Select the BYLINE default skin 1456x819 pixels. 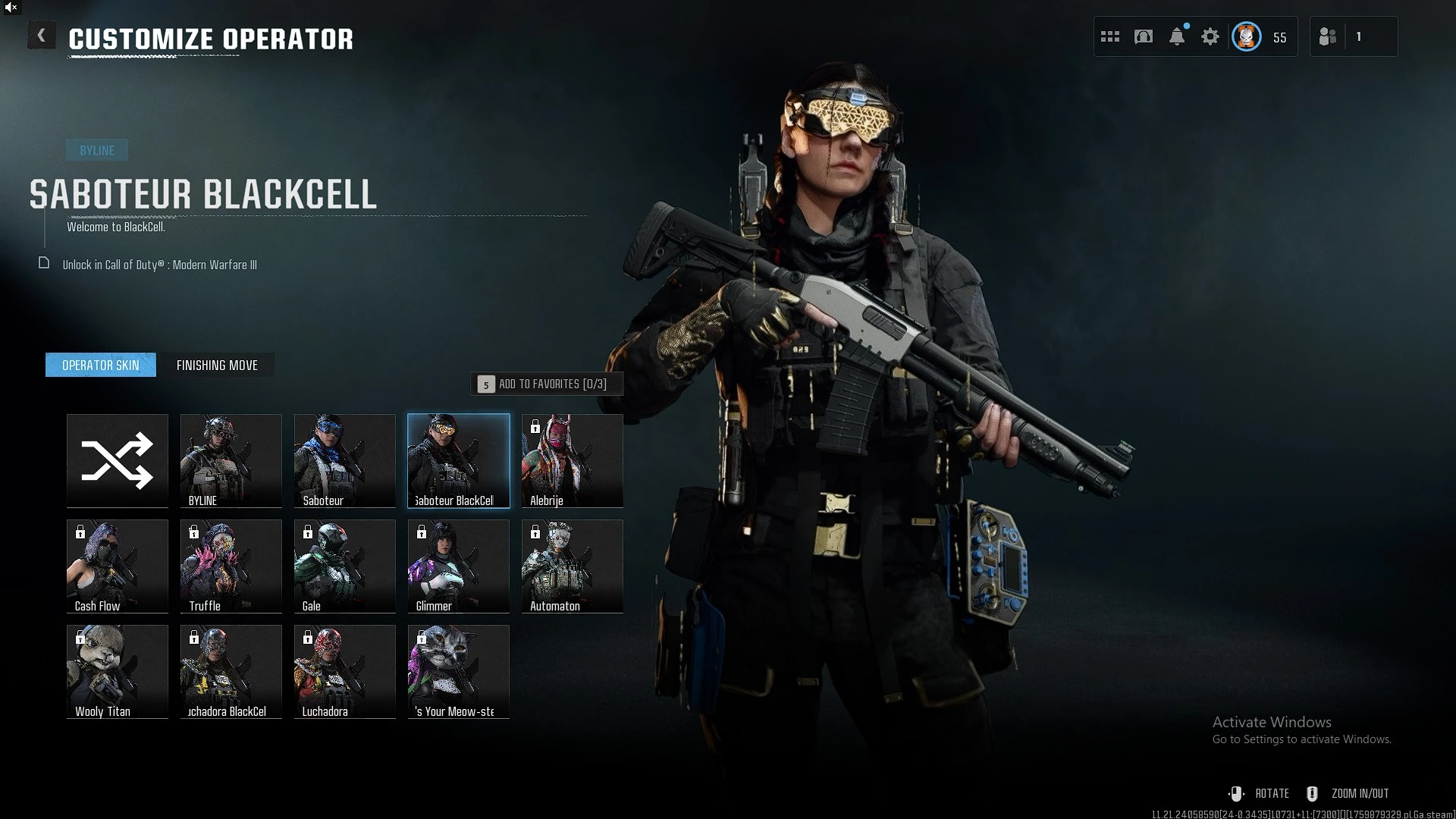click(x=231, y=460)
